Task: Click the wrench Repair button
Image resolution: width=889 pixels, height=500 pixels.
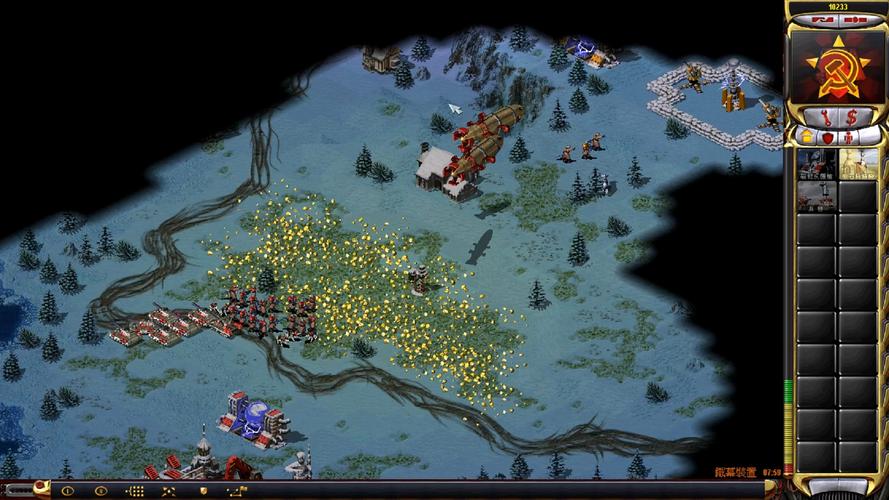Action: pos(826,117)
